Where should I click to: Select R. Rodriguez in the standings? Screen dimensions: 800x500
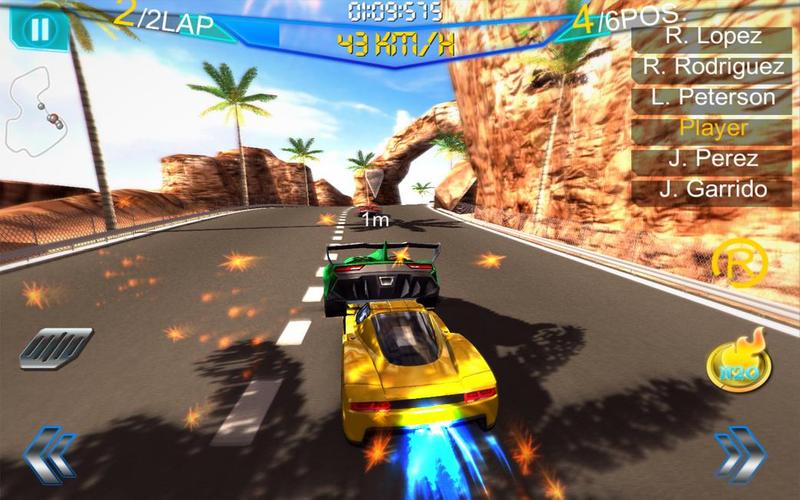click(x=713, y=67)
